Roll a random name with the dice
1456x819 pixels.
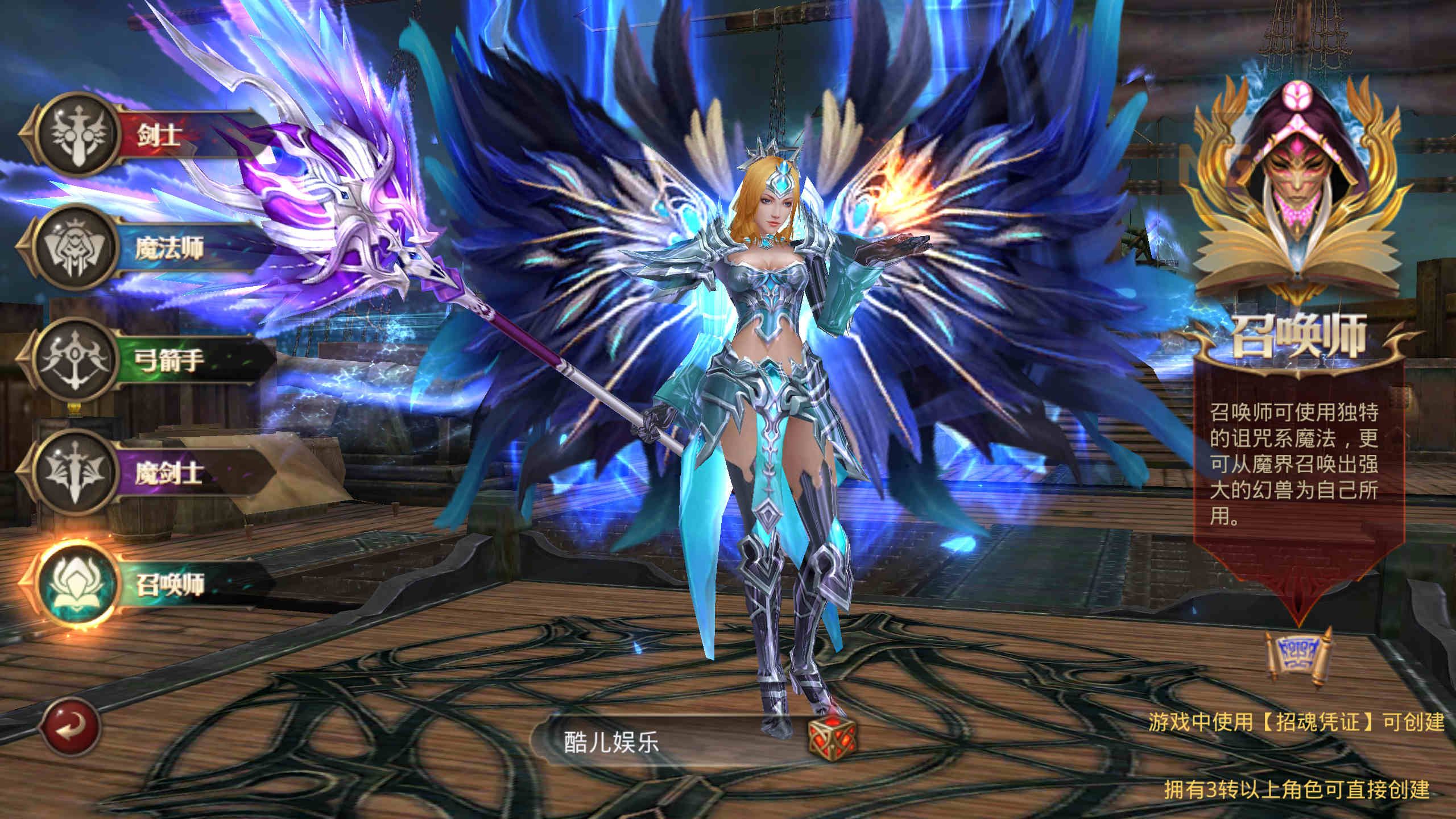832,737
